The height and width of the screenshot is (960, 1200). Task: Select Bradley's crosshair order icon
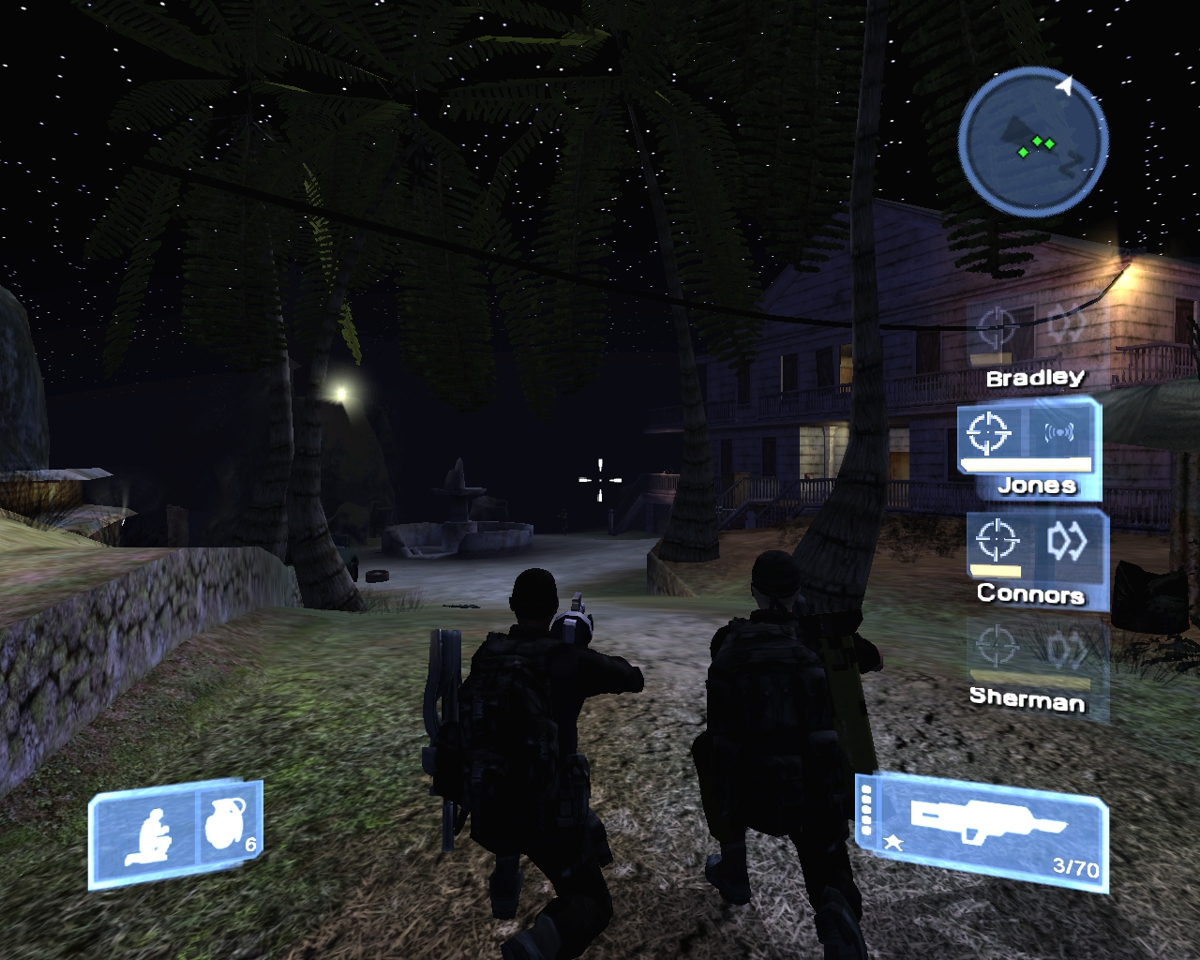point(996,326)
